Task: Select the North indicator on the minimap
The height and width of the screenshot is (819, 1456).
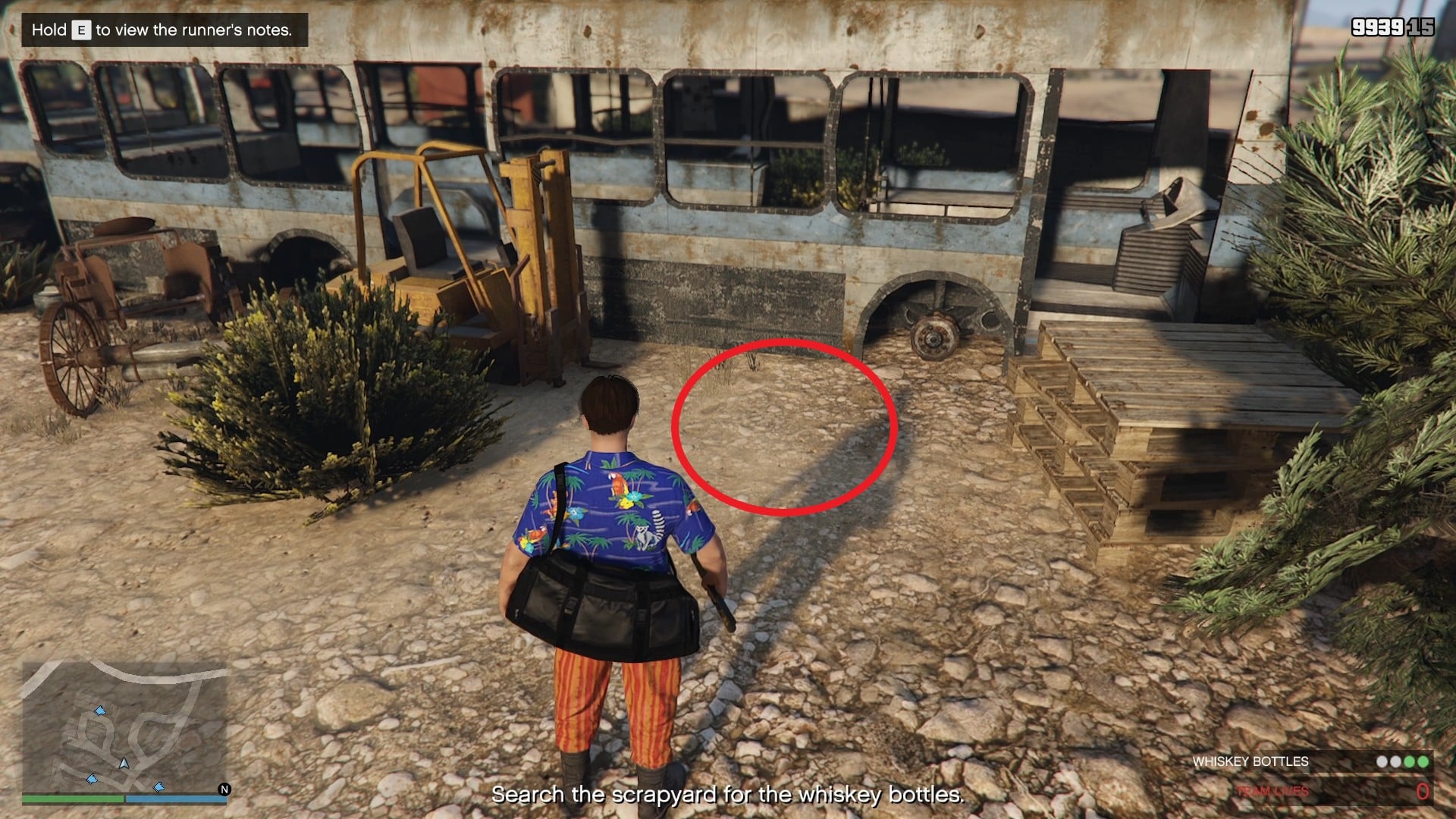Action: pyautogui.click(x=224, y=790)
